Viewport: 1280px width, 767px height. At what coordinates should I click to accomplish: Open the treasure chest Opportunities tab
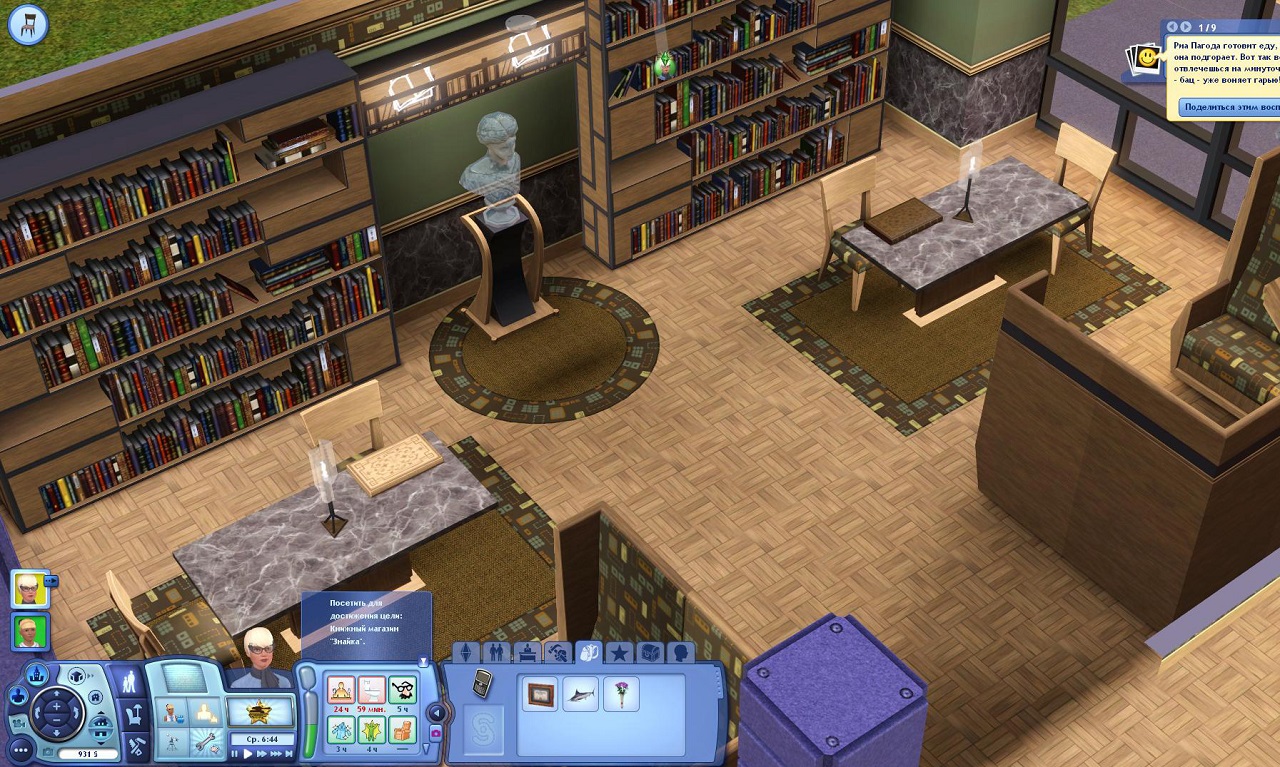pos(650,654)
